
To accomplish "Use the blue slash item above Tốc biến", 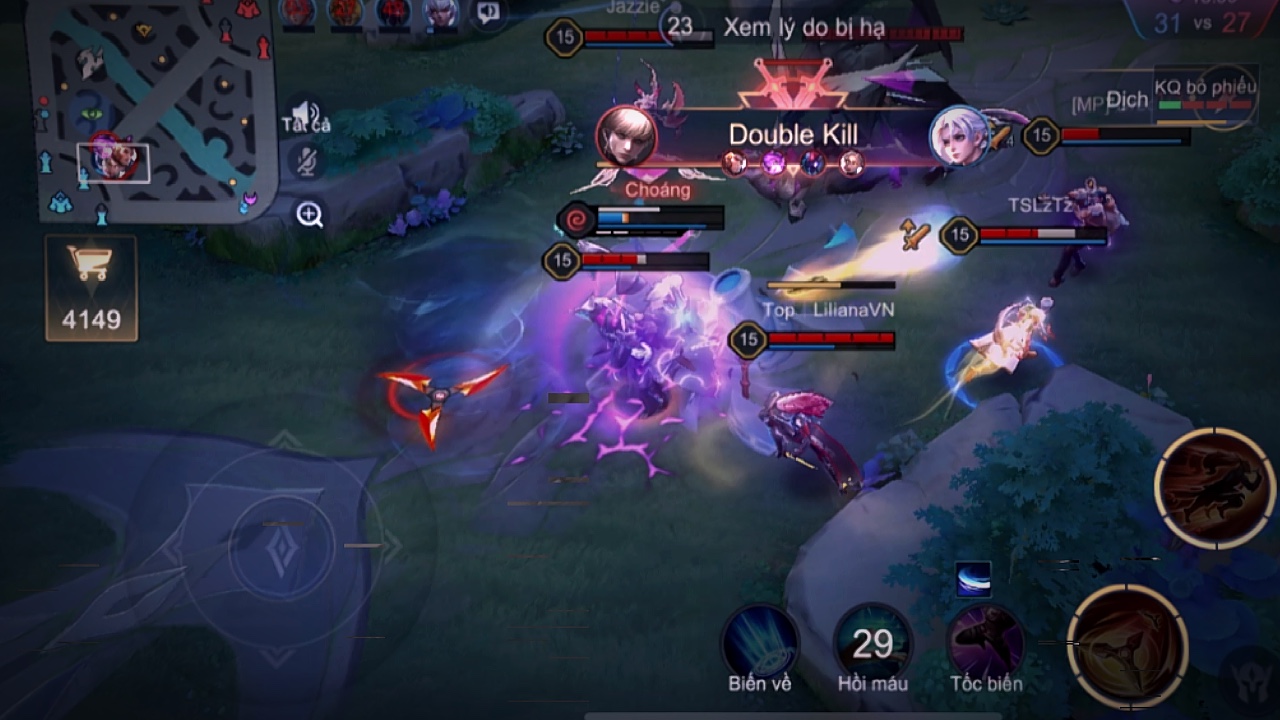I will click(973, 578).
